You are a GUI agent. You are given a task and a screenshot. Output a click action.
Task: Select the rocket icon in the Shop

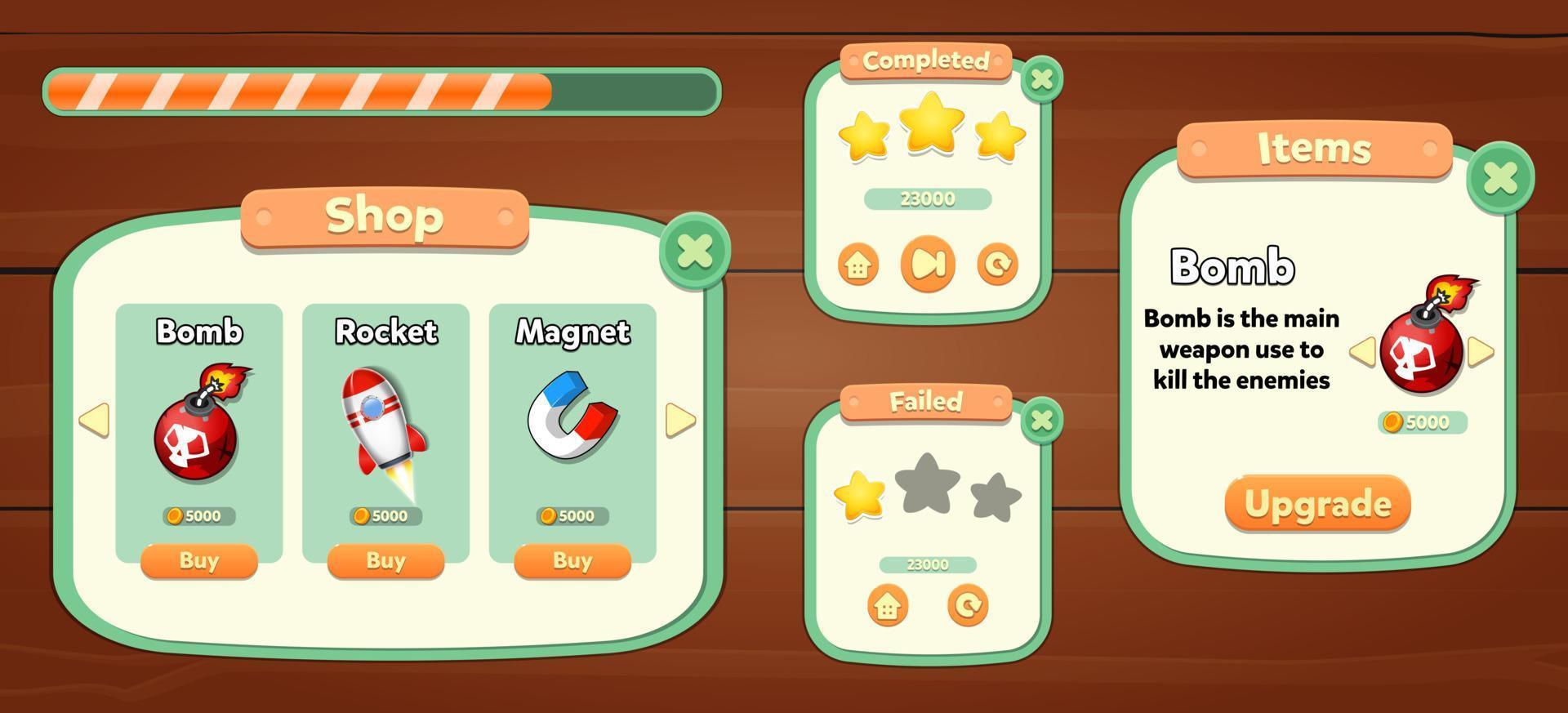[381, 421]
